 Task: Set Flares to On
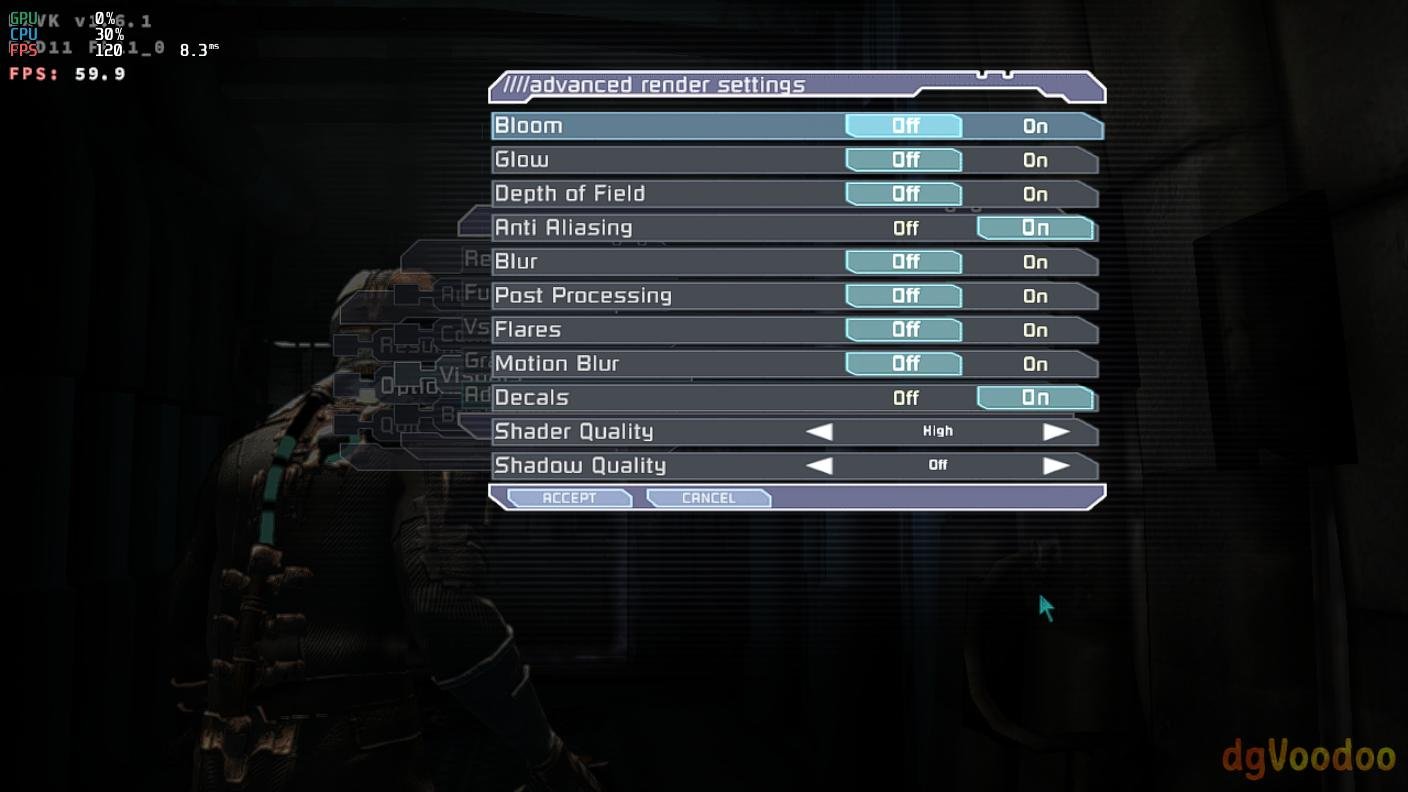[1035, 330]
